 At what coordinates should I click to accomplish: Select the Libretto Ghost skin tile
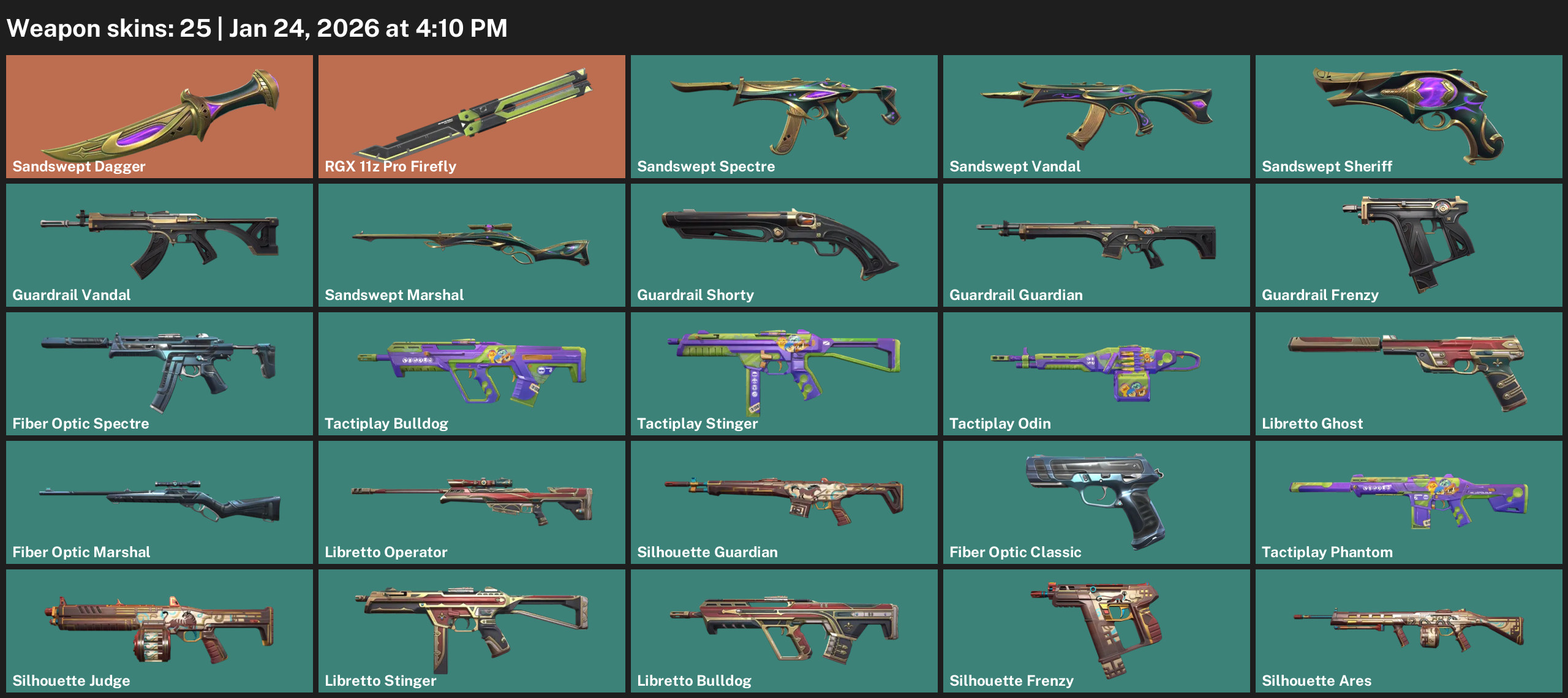pyautogui.click(x=1409, y=373)
